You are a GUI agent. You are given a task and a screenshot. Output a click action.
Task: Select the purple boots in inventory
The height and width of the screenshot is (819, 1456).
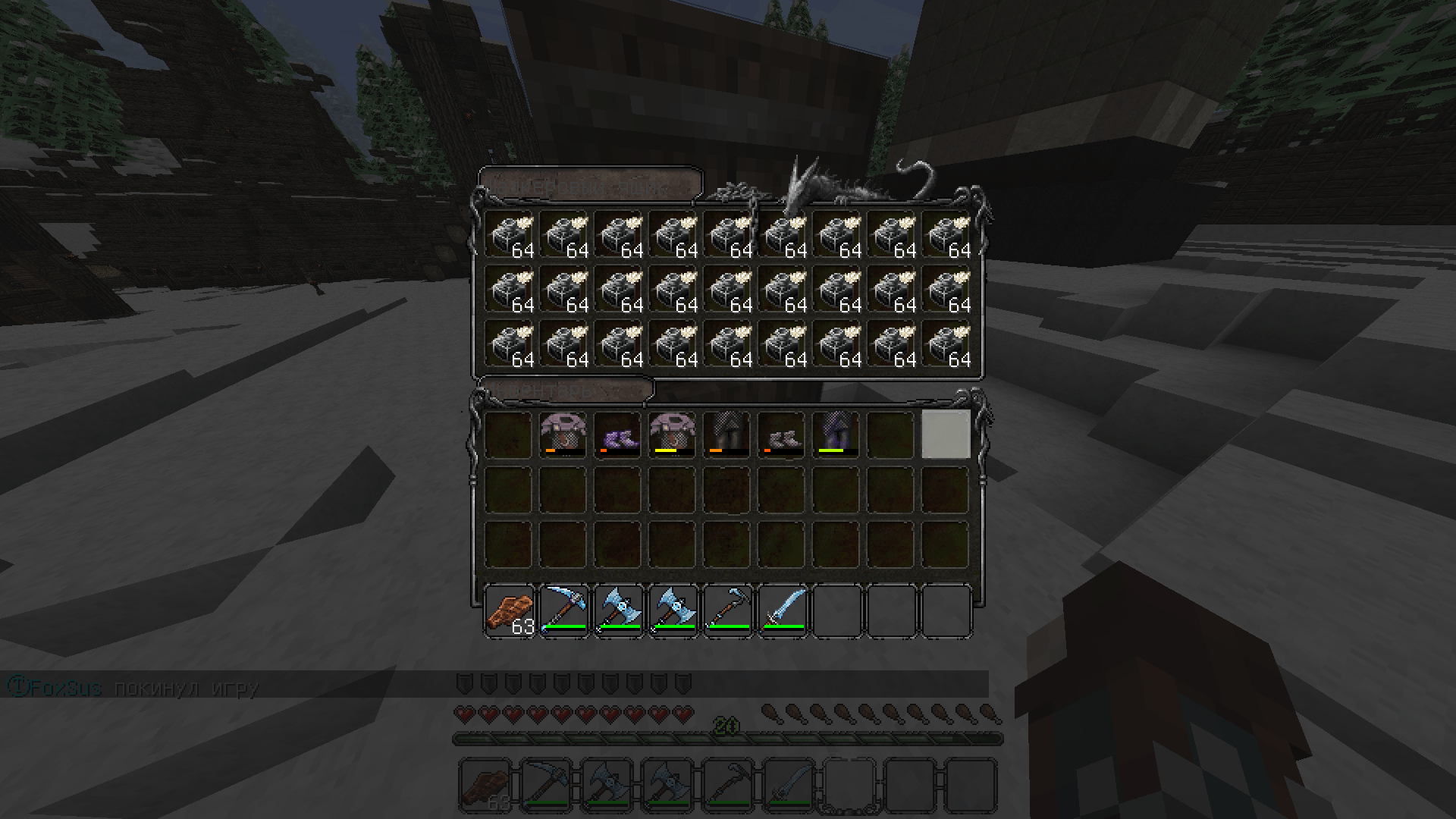pyautogui.click(x=617, y=435)
